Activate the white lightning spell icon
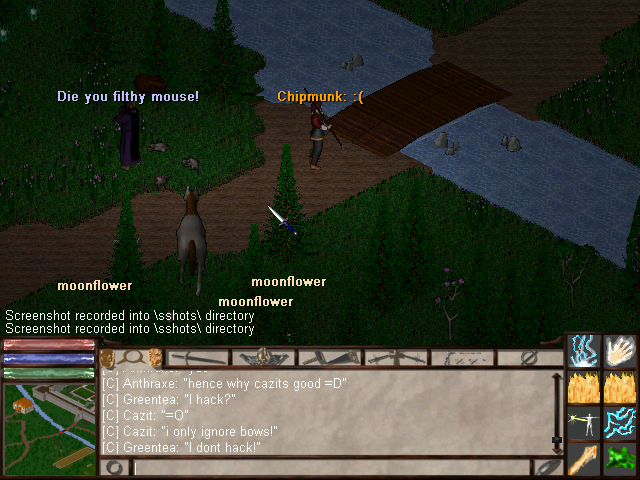Image resolution: width=640 pixels, height=480 pixels. click(x=584, y=350)
